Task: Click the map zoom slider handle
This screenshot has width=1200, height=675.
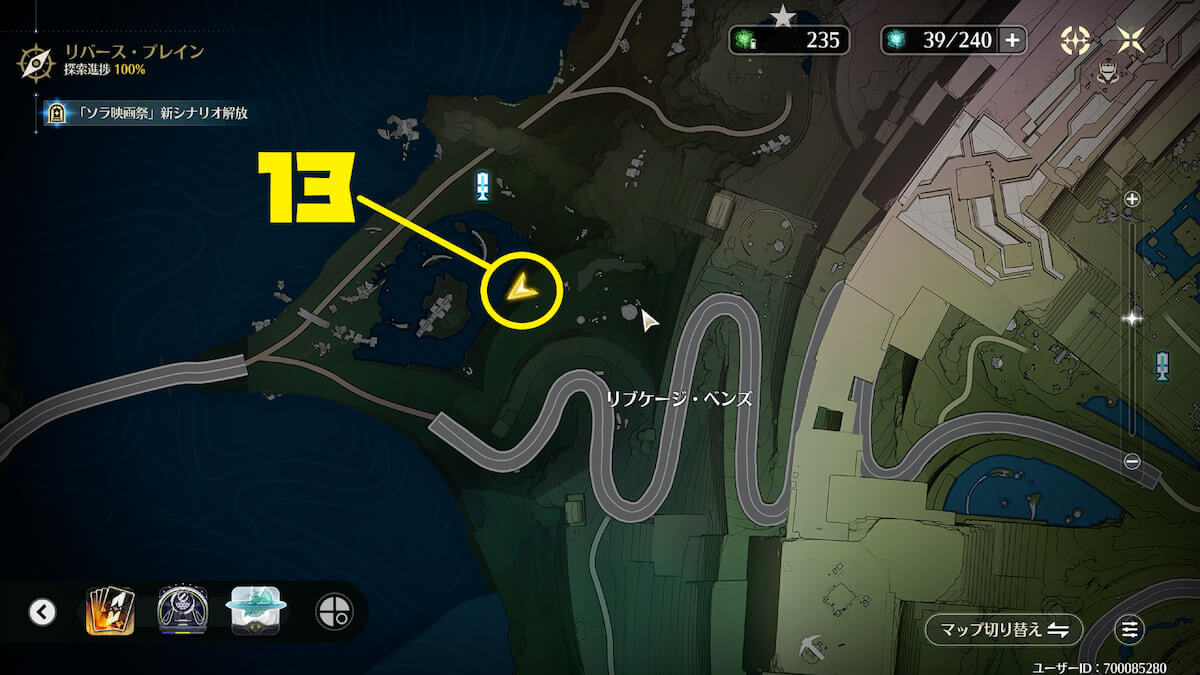Action: pos(1132,319)
